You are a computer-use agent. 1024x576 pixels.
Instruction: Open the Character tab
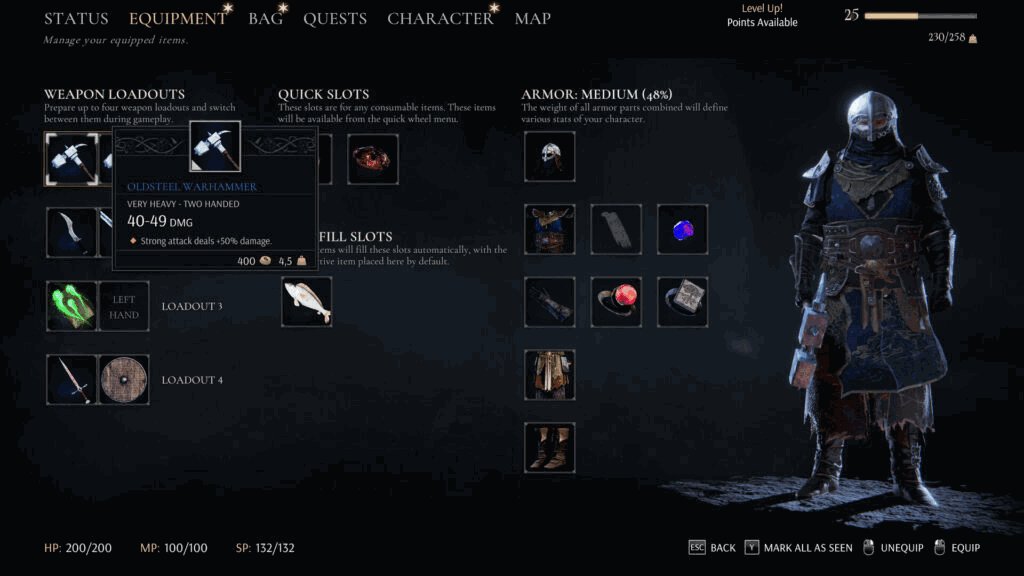click(440, 19)
